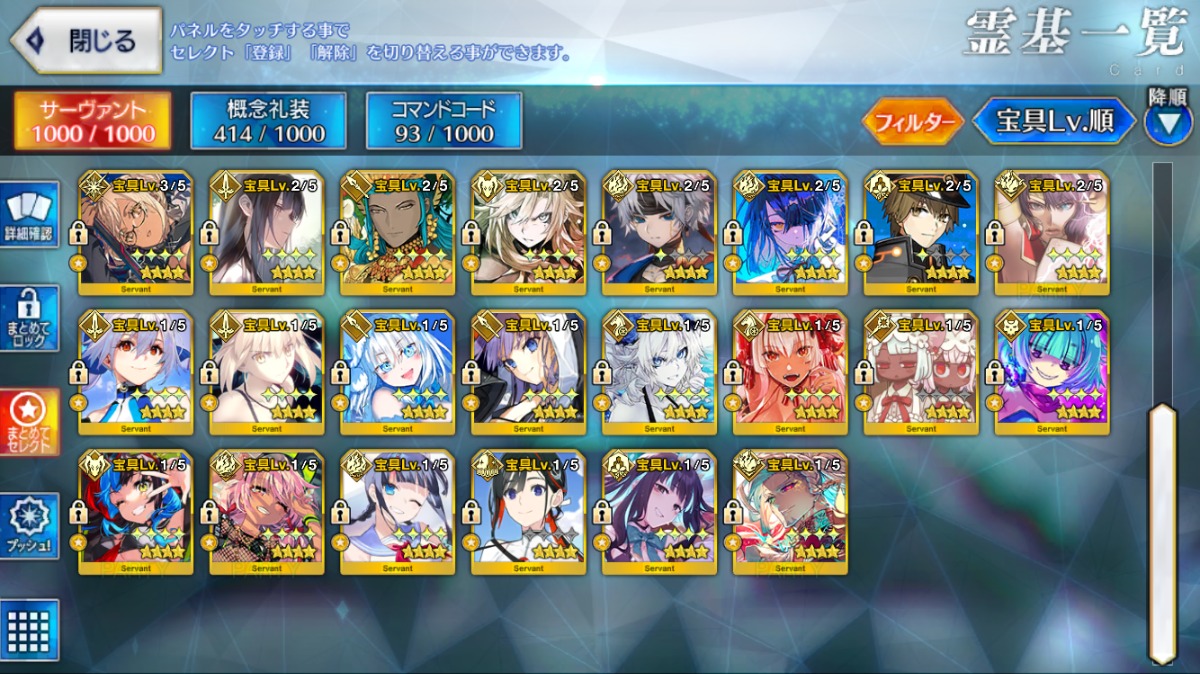The image size is (1200, 674).
Task: Activate まとめてロック bulk lock
Action: [x=29, y=319]
